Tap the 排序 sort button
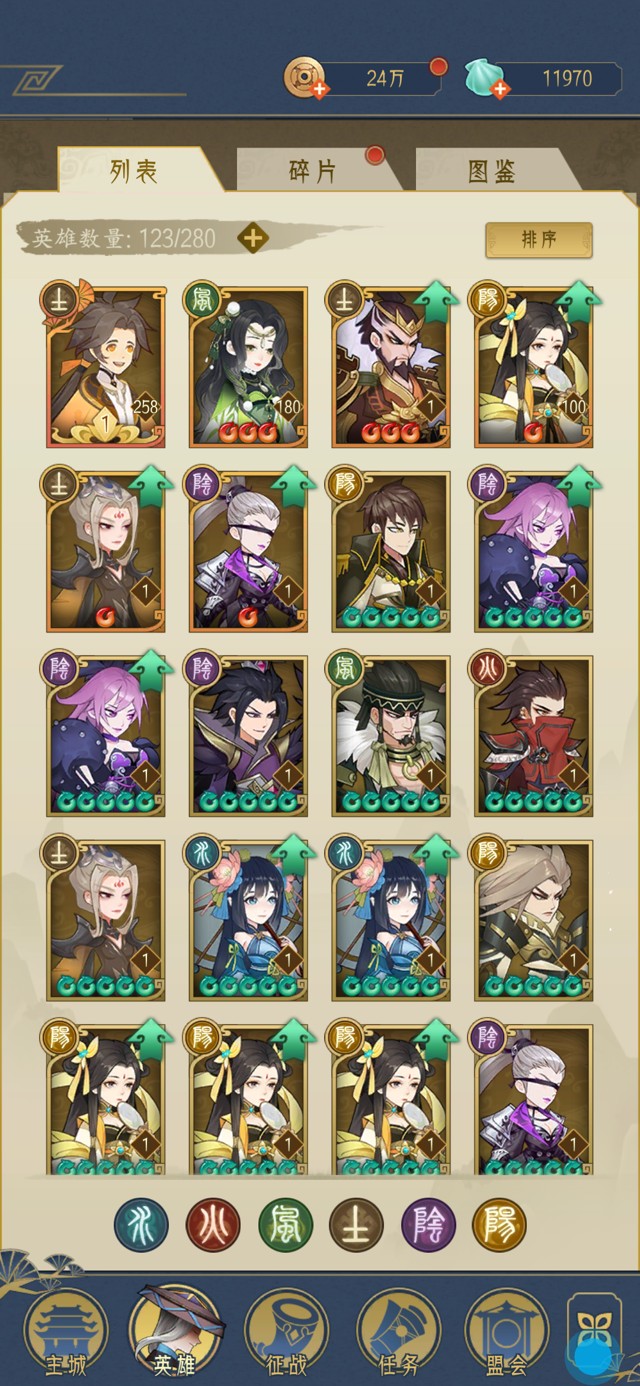640x1386 pixels. pyautogui.click(x=539, y=240)
